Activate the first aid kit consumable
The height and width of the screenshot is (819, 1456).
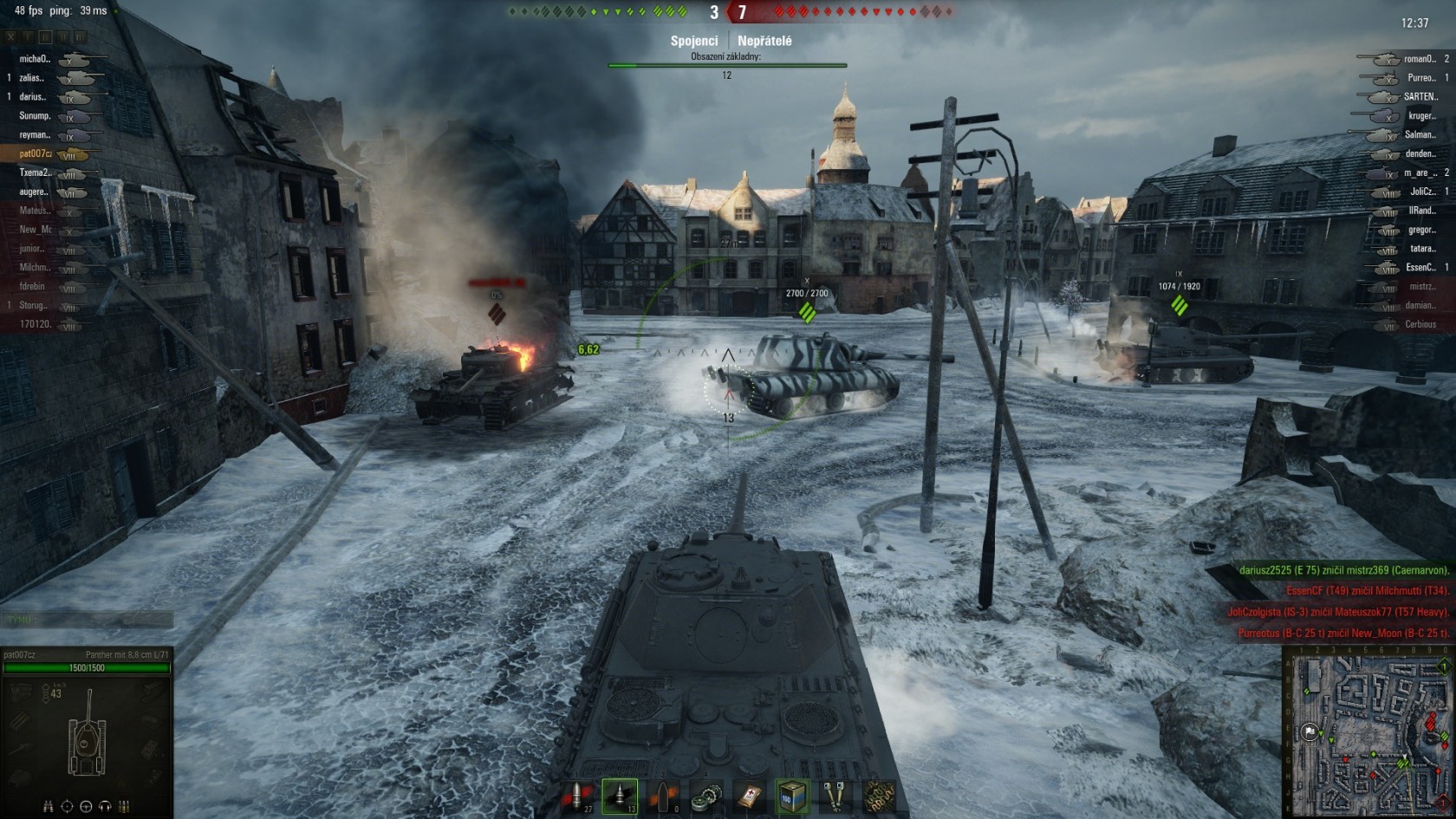click(x=750, y=796)
